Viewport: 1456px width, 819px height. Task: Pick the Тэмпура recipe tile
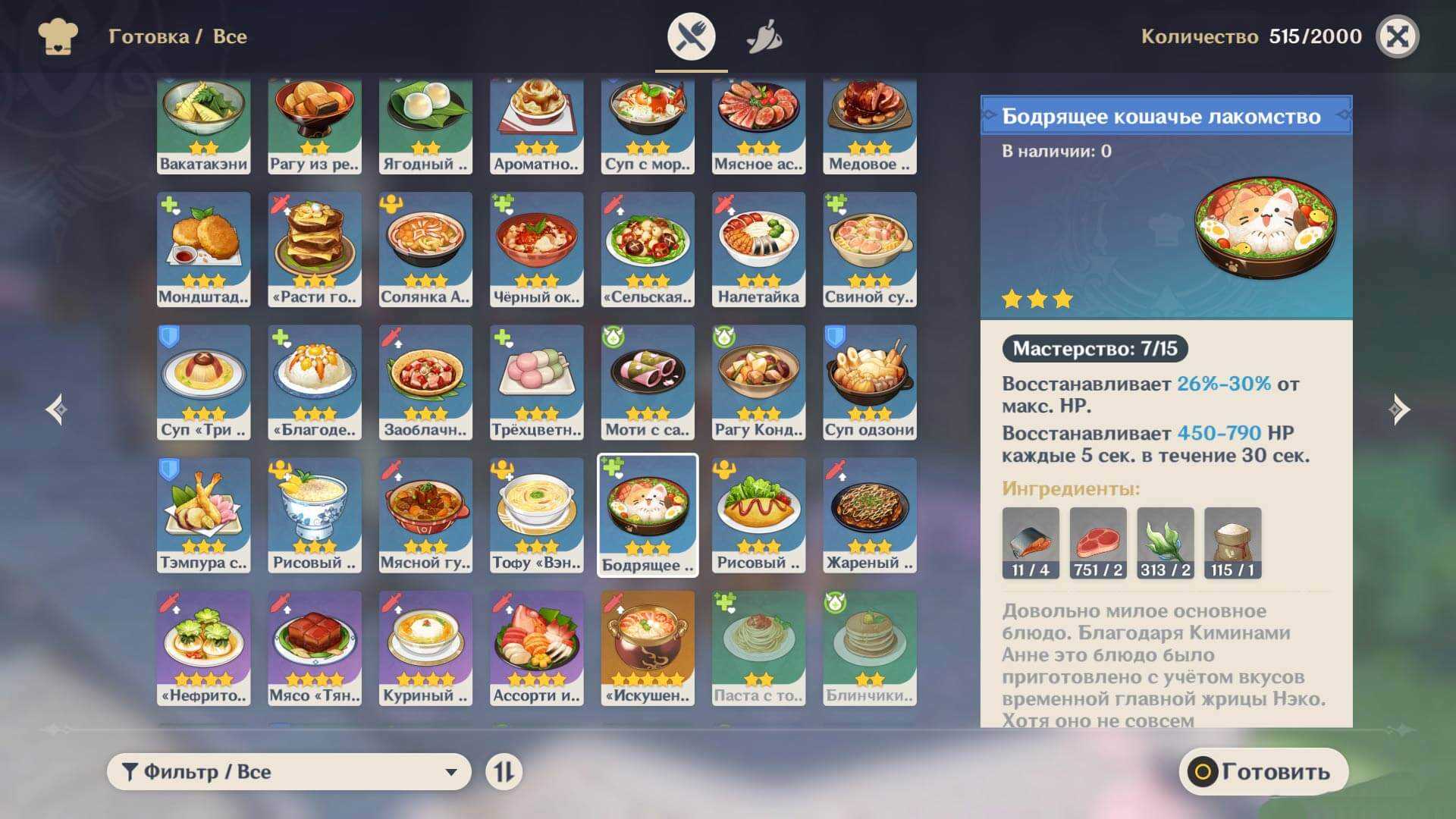(203, 515)
